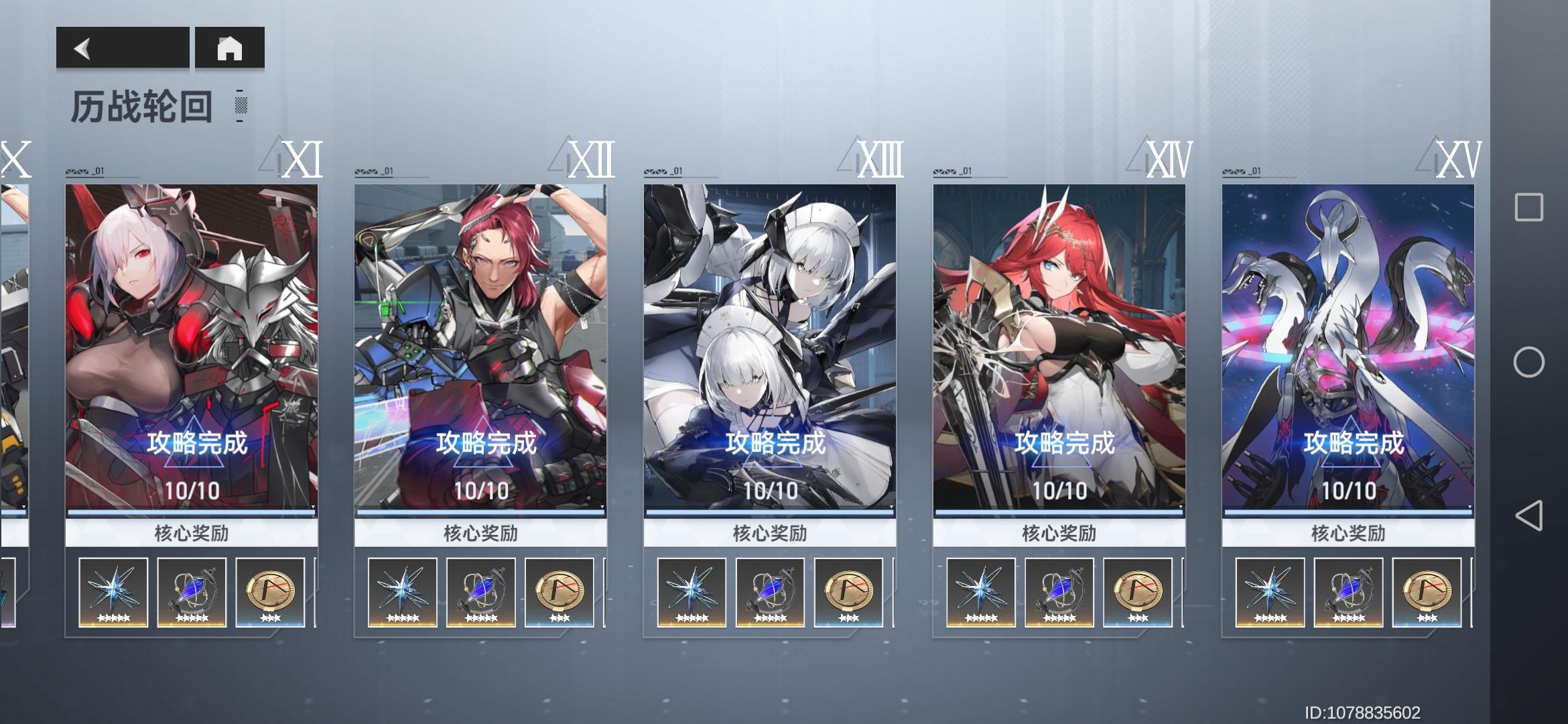Viewport: 1568px width, 724px height.
Task: Click five-star crystal reward under card XIV
Action: 982,593
